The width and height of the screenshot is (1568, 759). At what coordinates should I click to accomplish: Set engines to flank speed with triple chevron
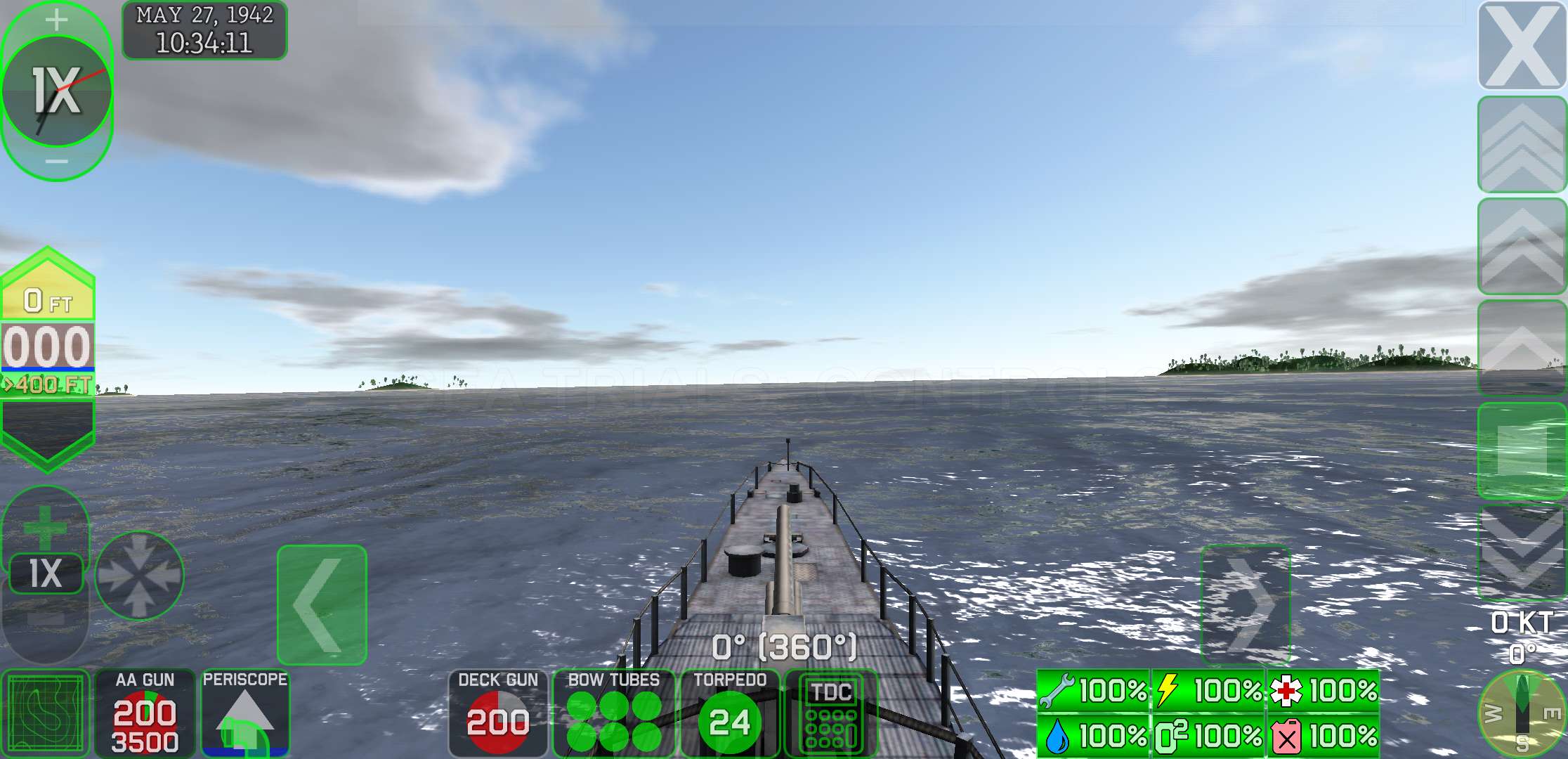coord(1522,145)
